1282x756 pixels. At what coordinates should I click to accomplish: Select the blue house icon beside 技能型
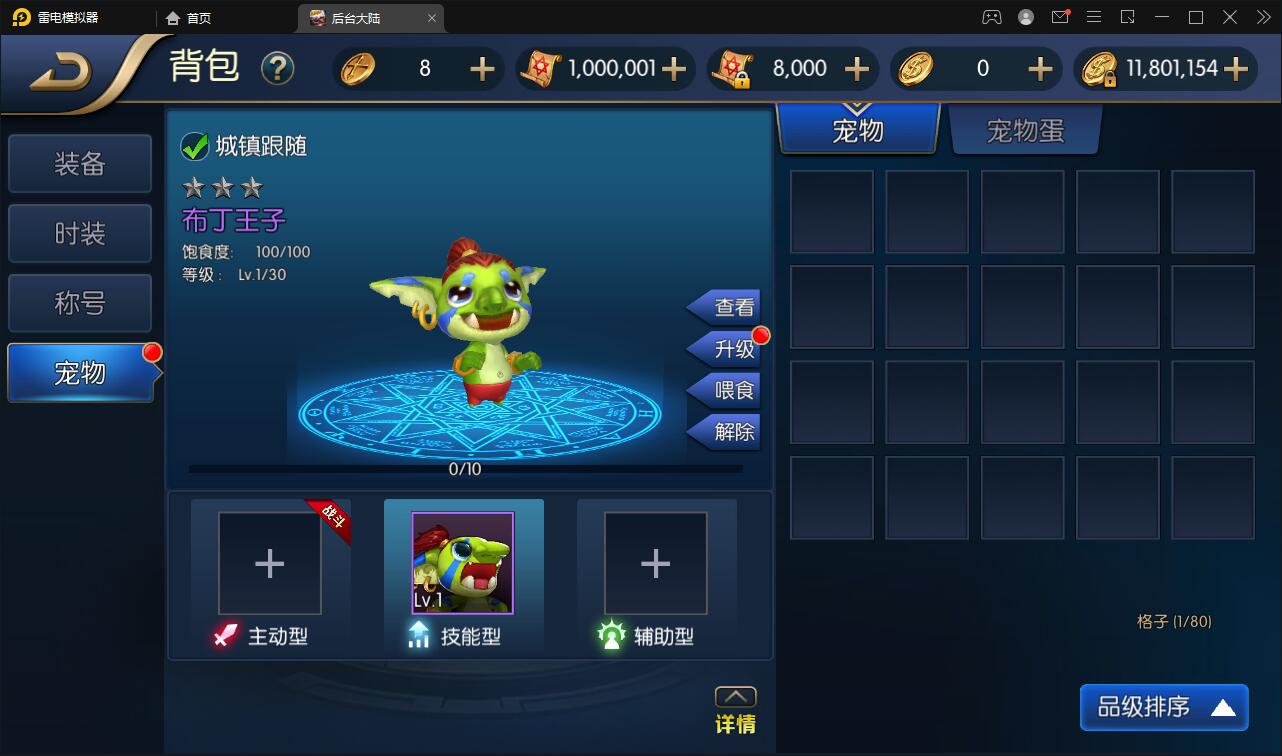tap(417, 635)
